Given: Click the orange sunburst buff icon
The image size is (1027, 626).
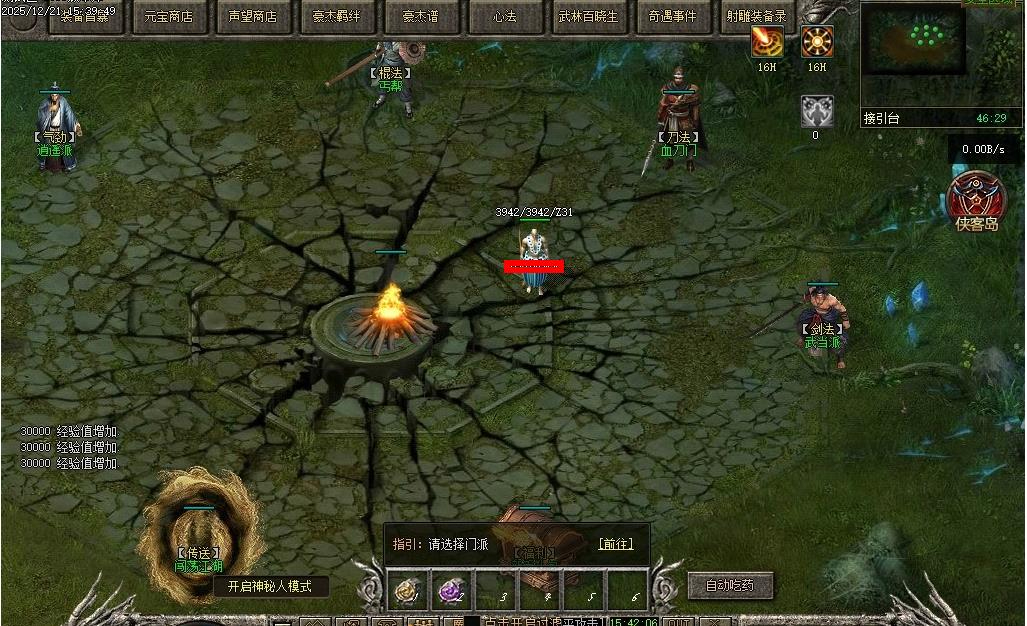Looking at the screenshot, I should (x=817, y=42).
